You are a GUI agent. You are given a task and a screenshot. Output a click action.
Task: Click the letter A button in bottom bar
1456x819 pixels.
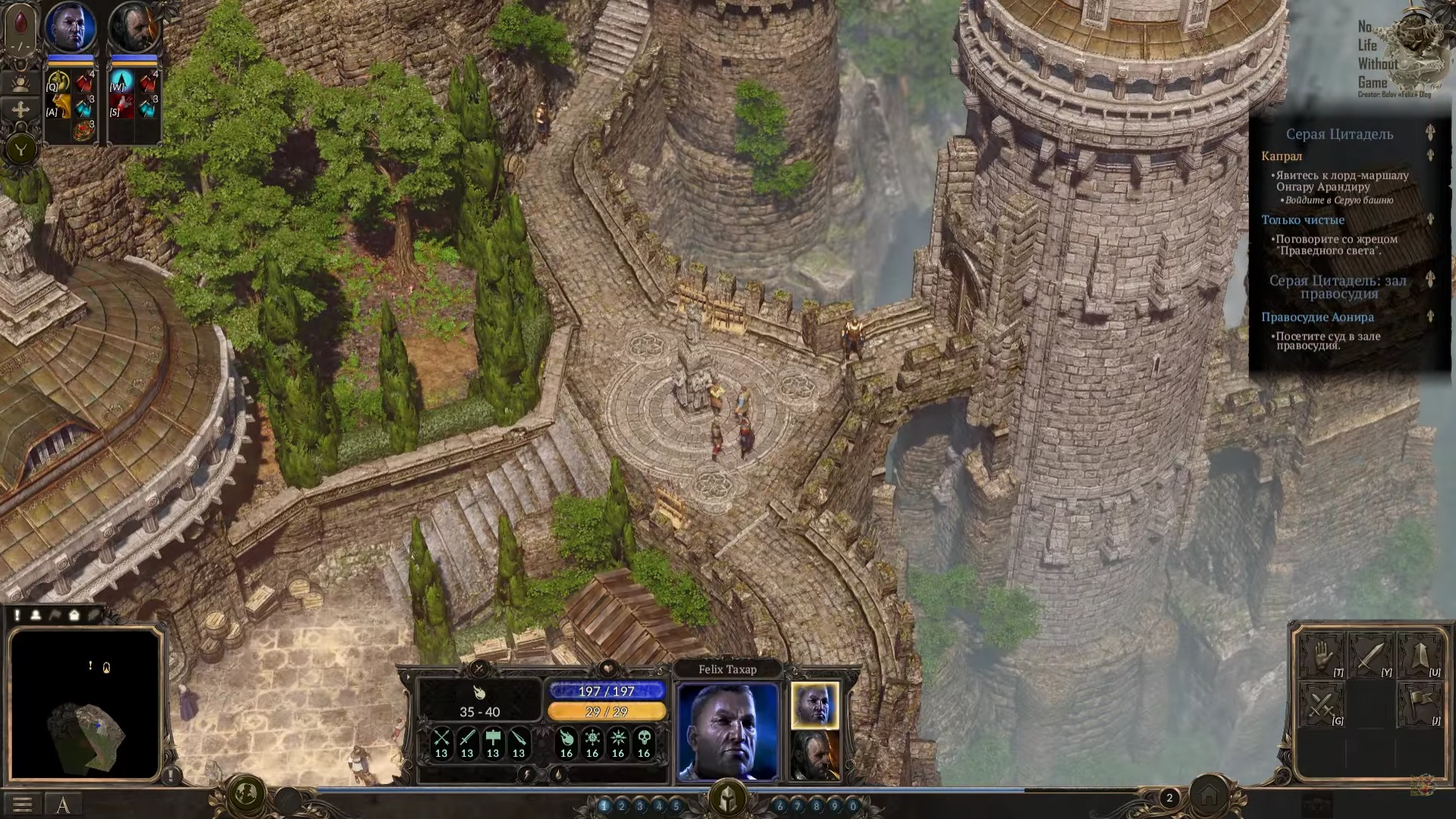pos(63,805)
